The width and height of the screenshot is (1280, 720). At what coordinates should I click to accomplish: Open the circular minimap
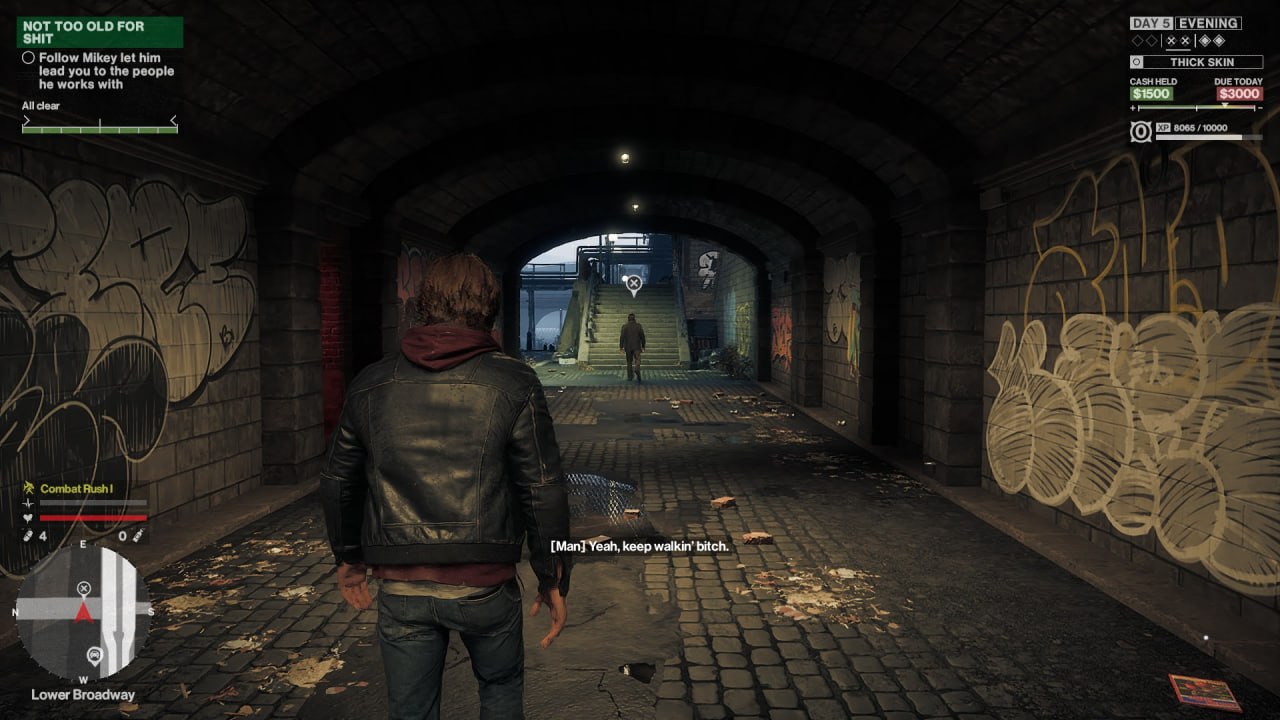84,612
